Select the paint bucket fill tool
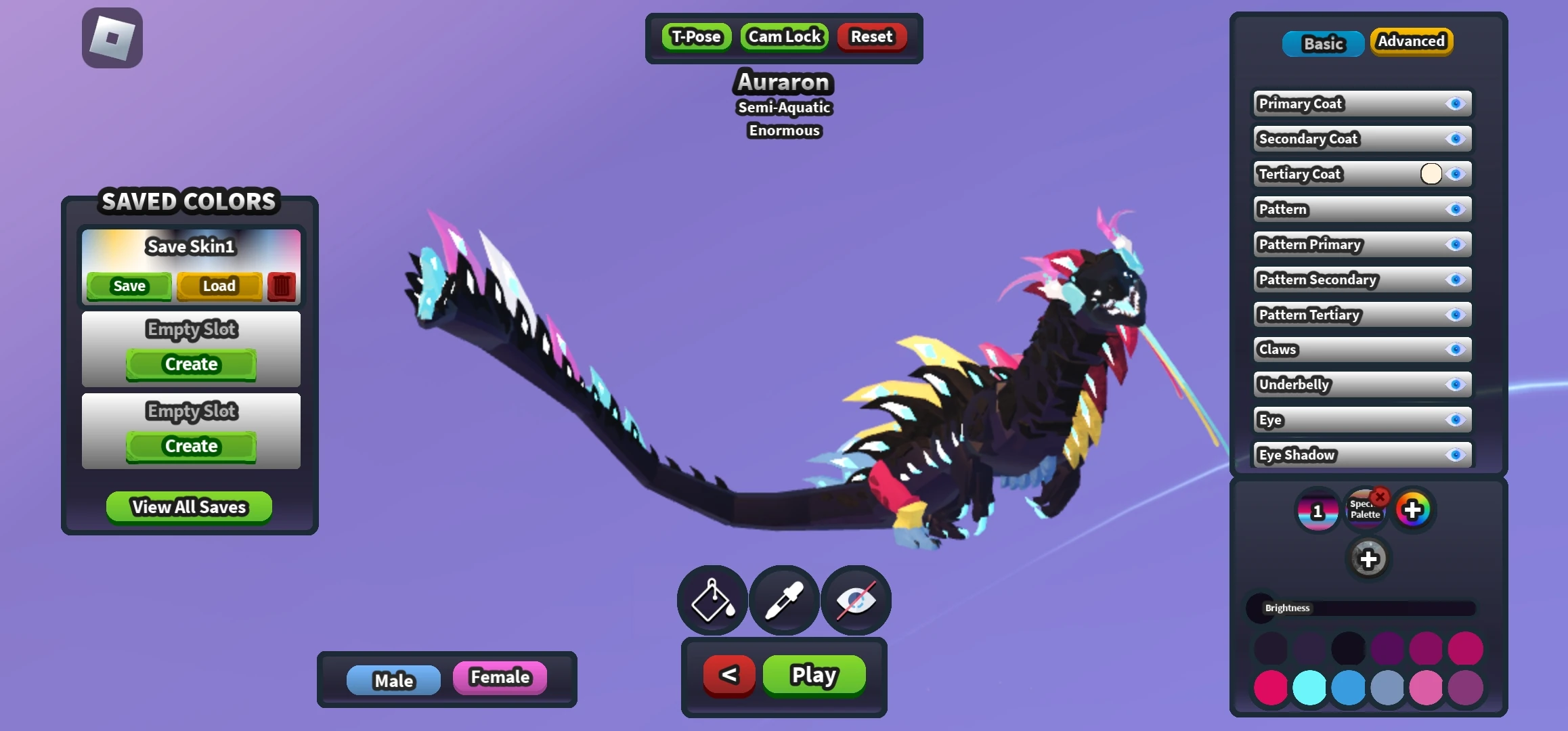This screenshot has height=731, width=1568. pyautogui.click(x=712, y=600)
